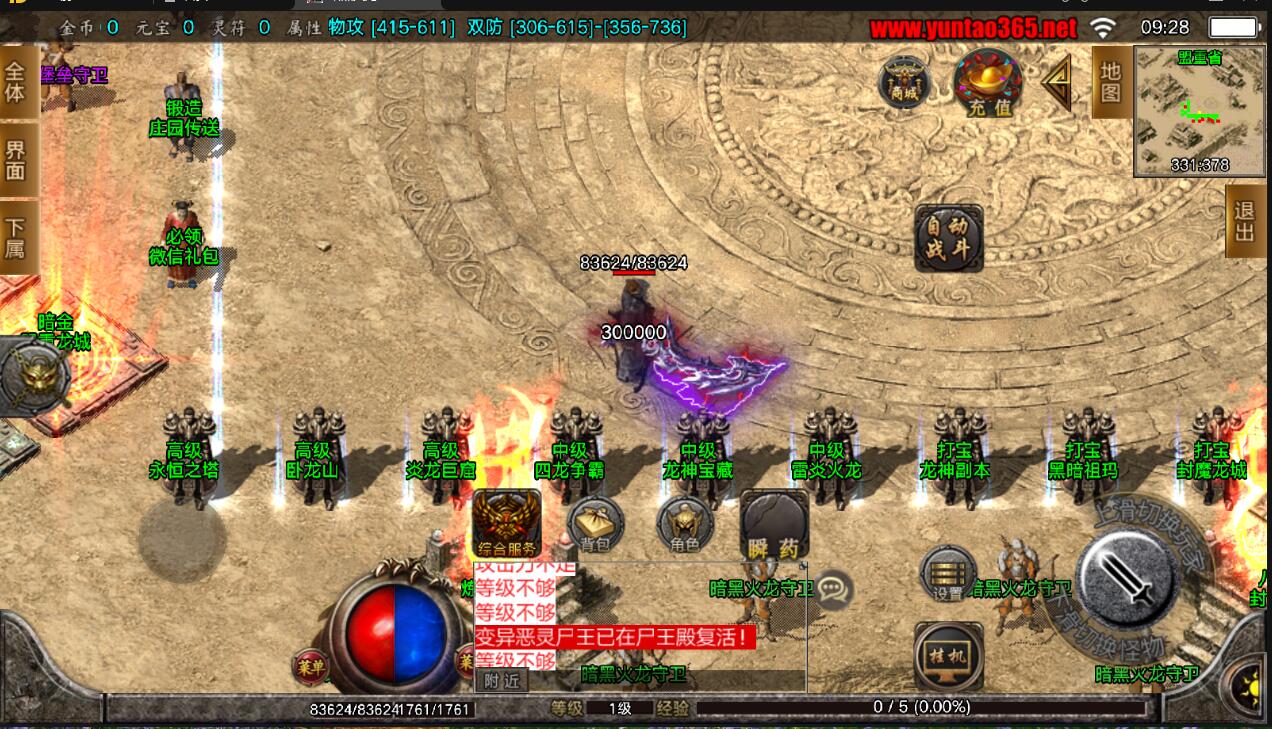The image size is (1272, 729).
Task: Activate the 挂机 idle mode button
Action: (x=948, y=655)
